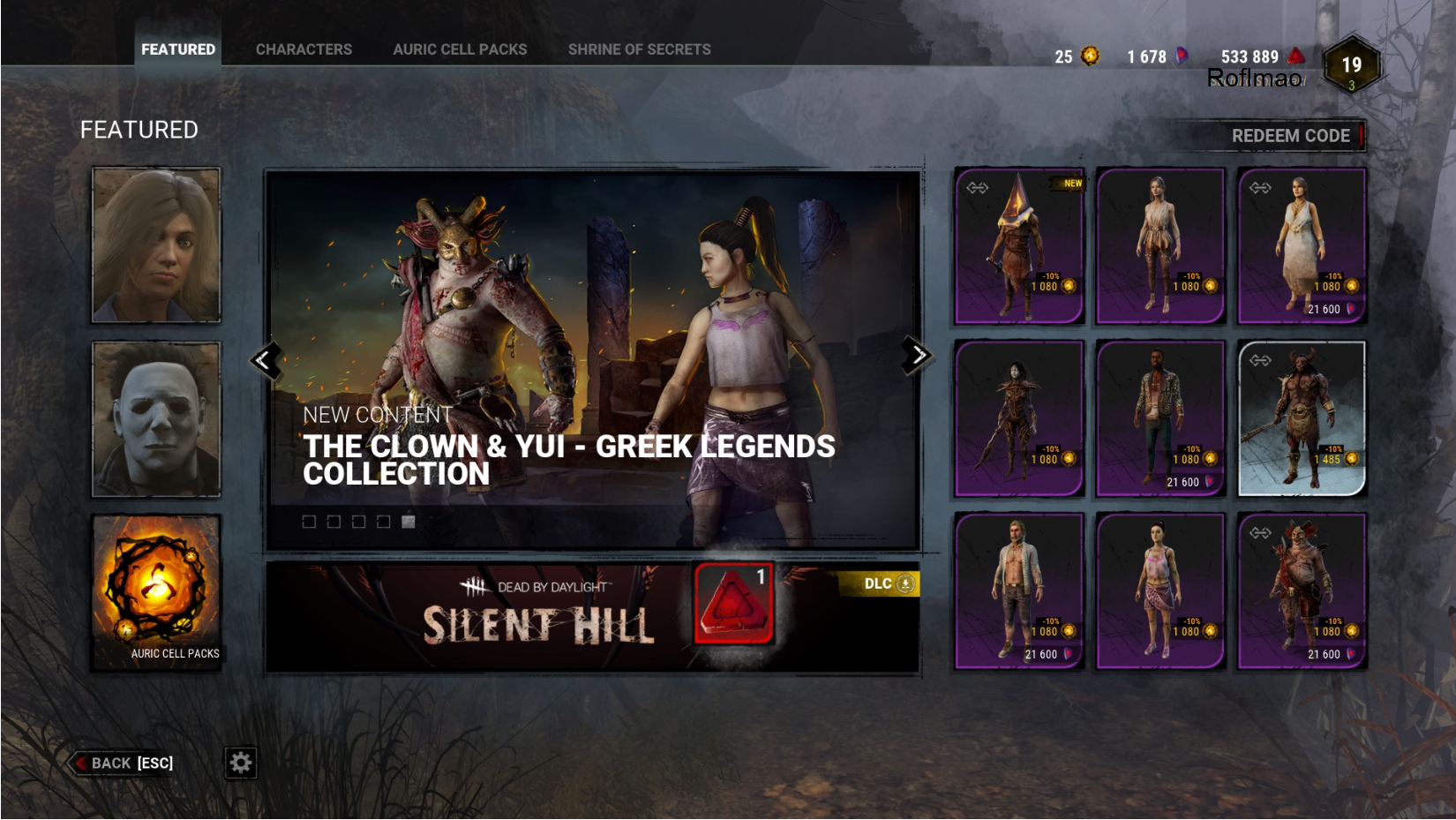Image resolution: width=1456 pixels, height=820 pixels.
Task: Open settings via the gear icon
Action: [x=240, y=763]
